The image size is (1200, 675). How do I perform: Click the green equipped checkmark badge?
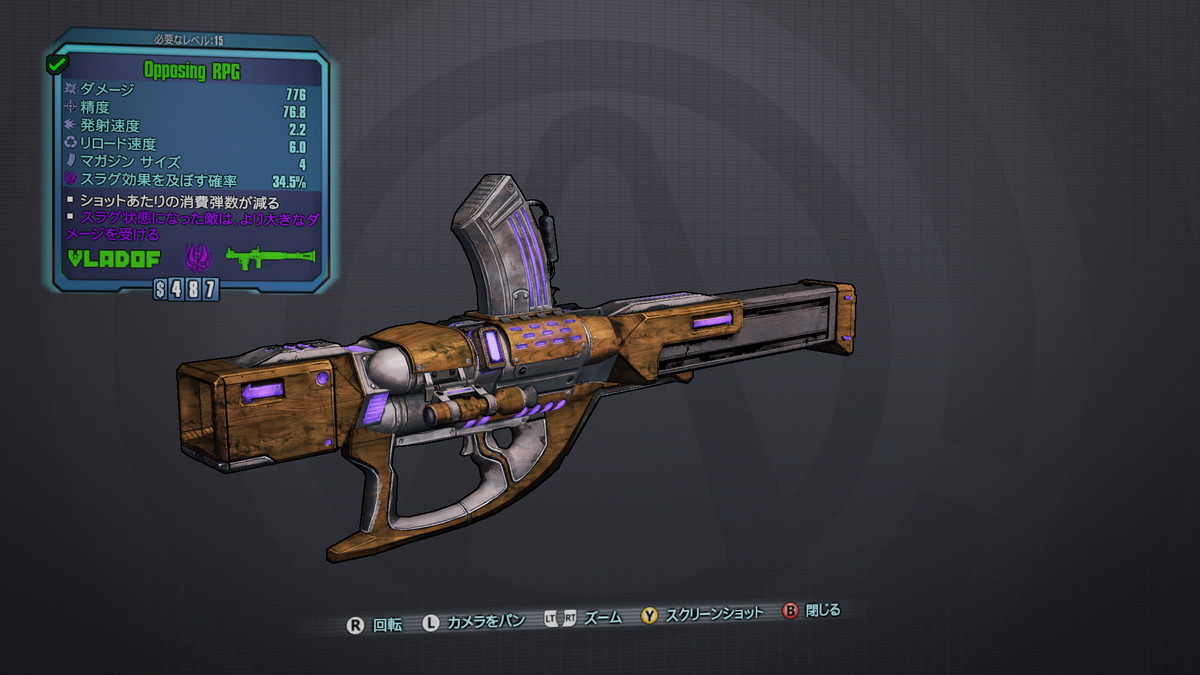[57, 63]
